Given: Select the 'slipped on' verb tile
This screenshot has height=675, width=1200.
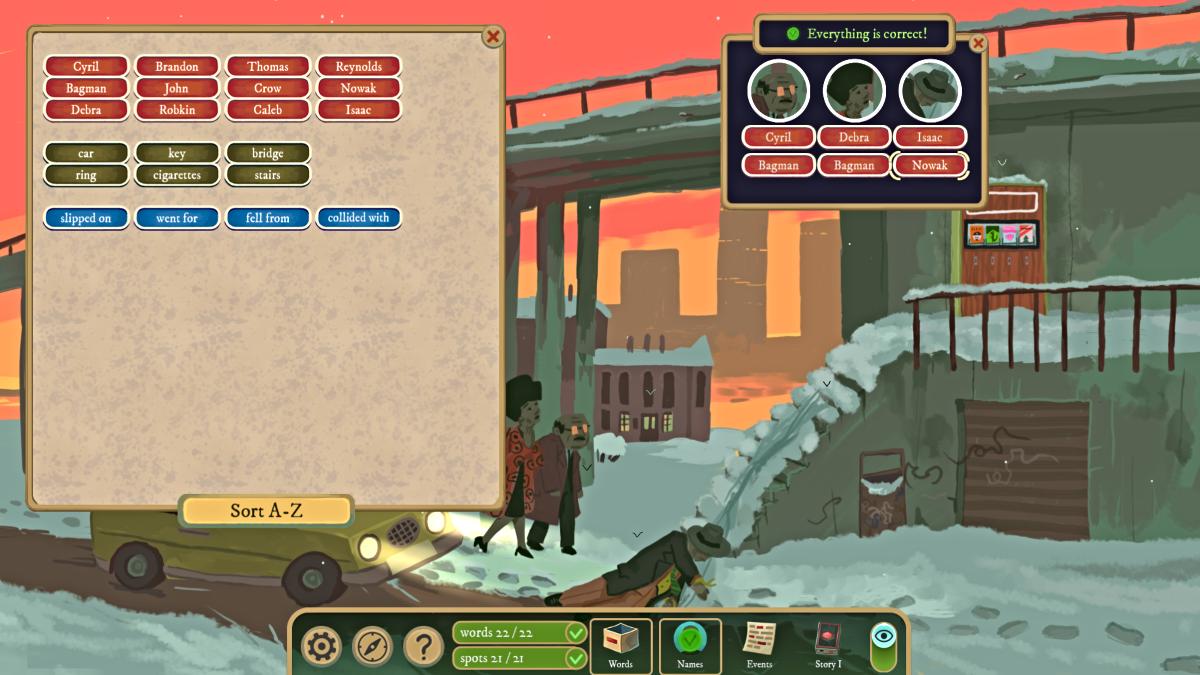Looking at the screenshot, I should pos(86,218).
